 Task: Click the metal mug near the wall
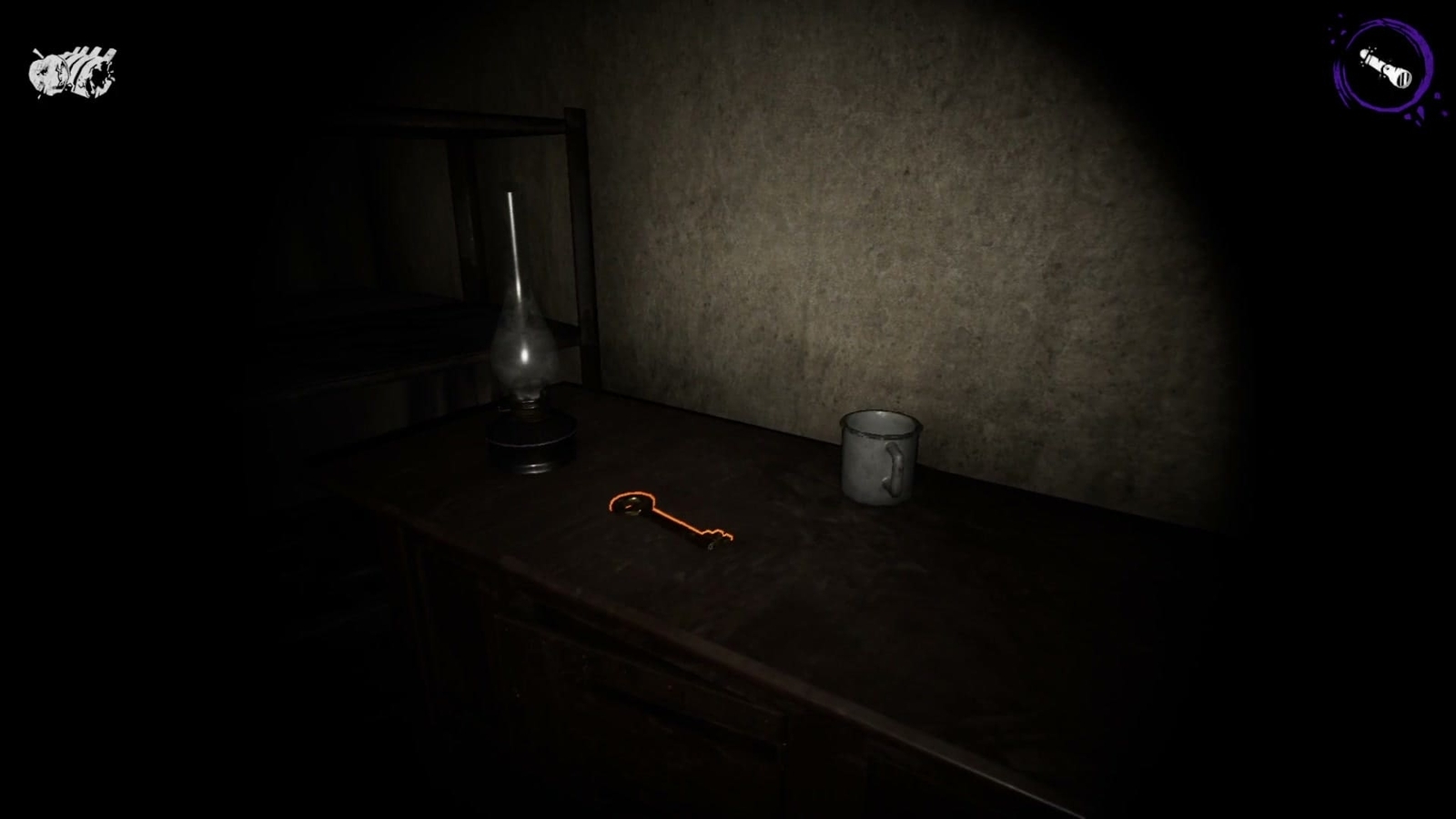(876, 455)
